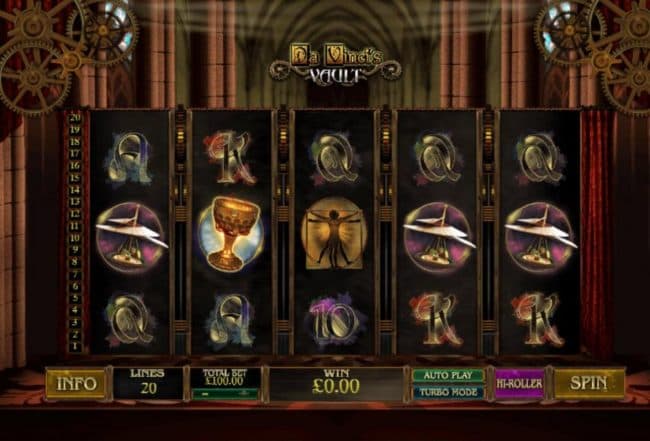This screenshot has width=650, height=441.
Task: Select payline number 1 marker
Action: pos(75,347)
